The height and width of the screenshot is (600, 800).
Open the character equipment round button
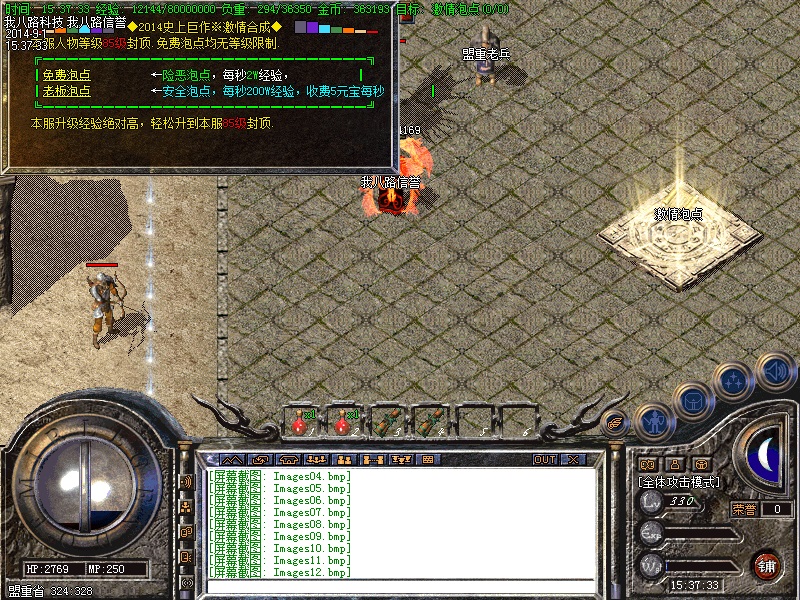point(653,421)
